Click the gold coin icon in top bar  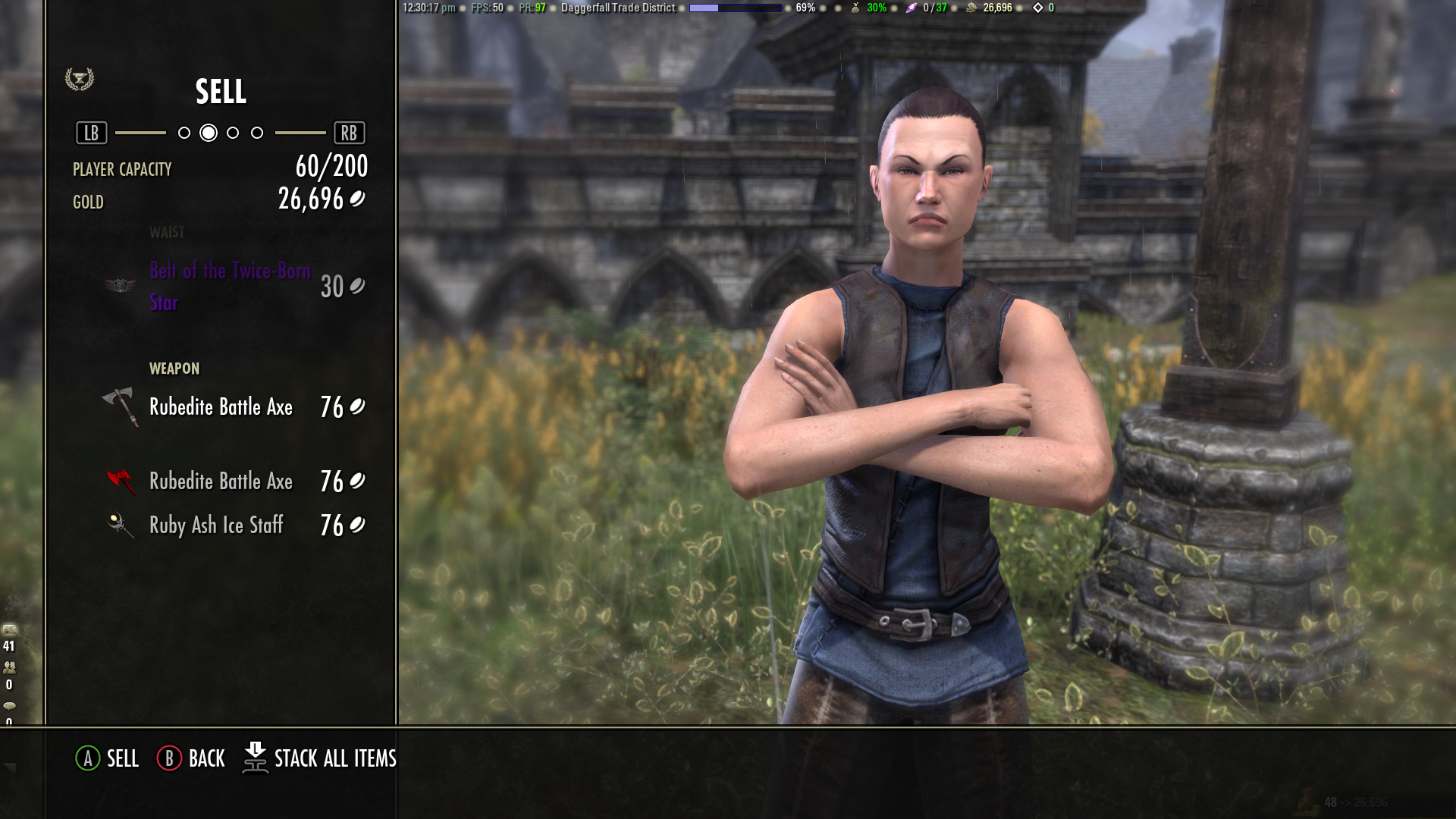[x=971, y=8]
